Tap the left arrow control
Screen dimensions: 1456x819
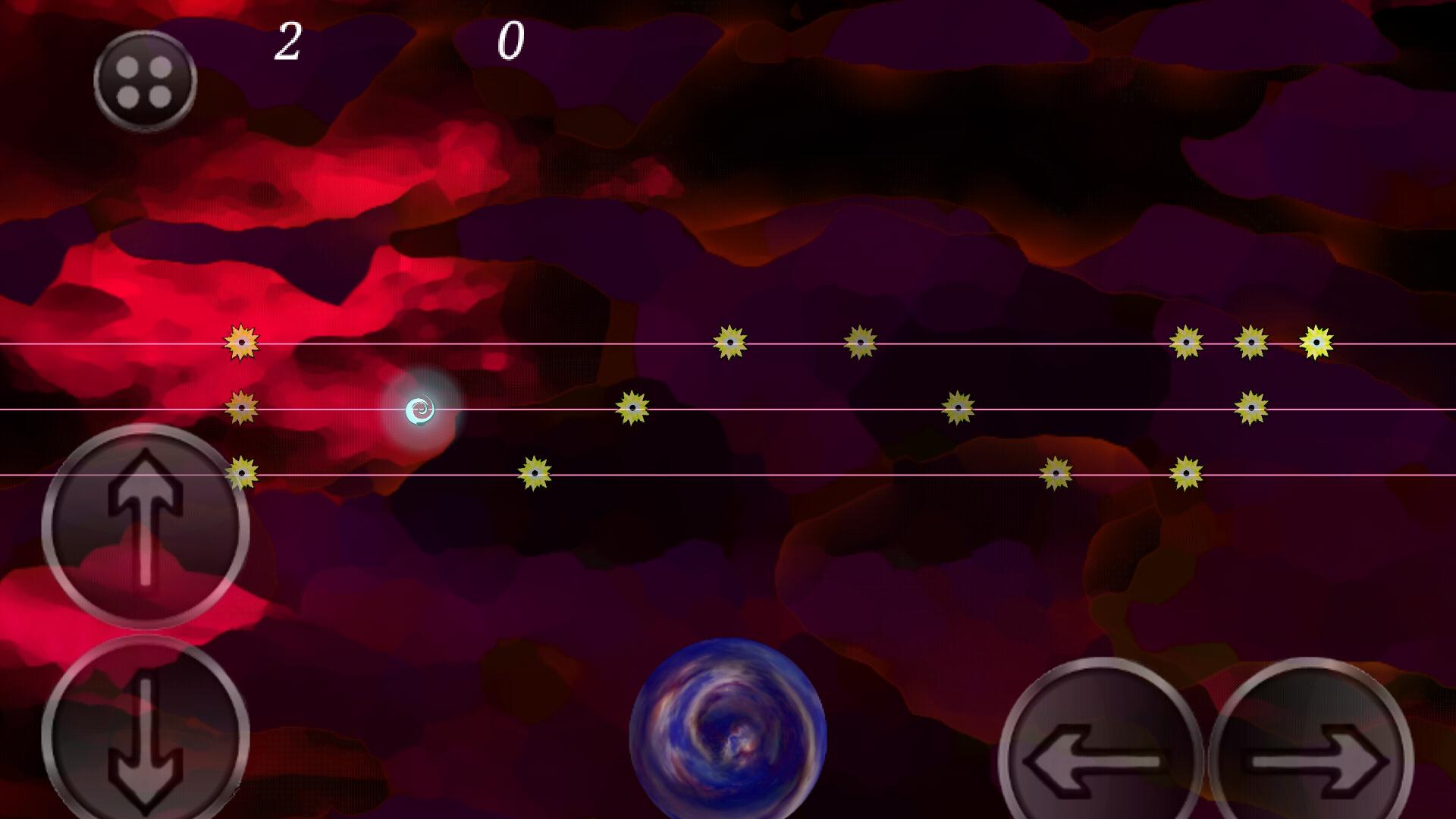pyautogui.click(x=1100, y=758)
